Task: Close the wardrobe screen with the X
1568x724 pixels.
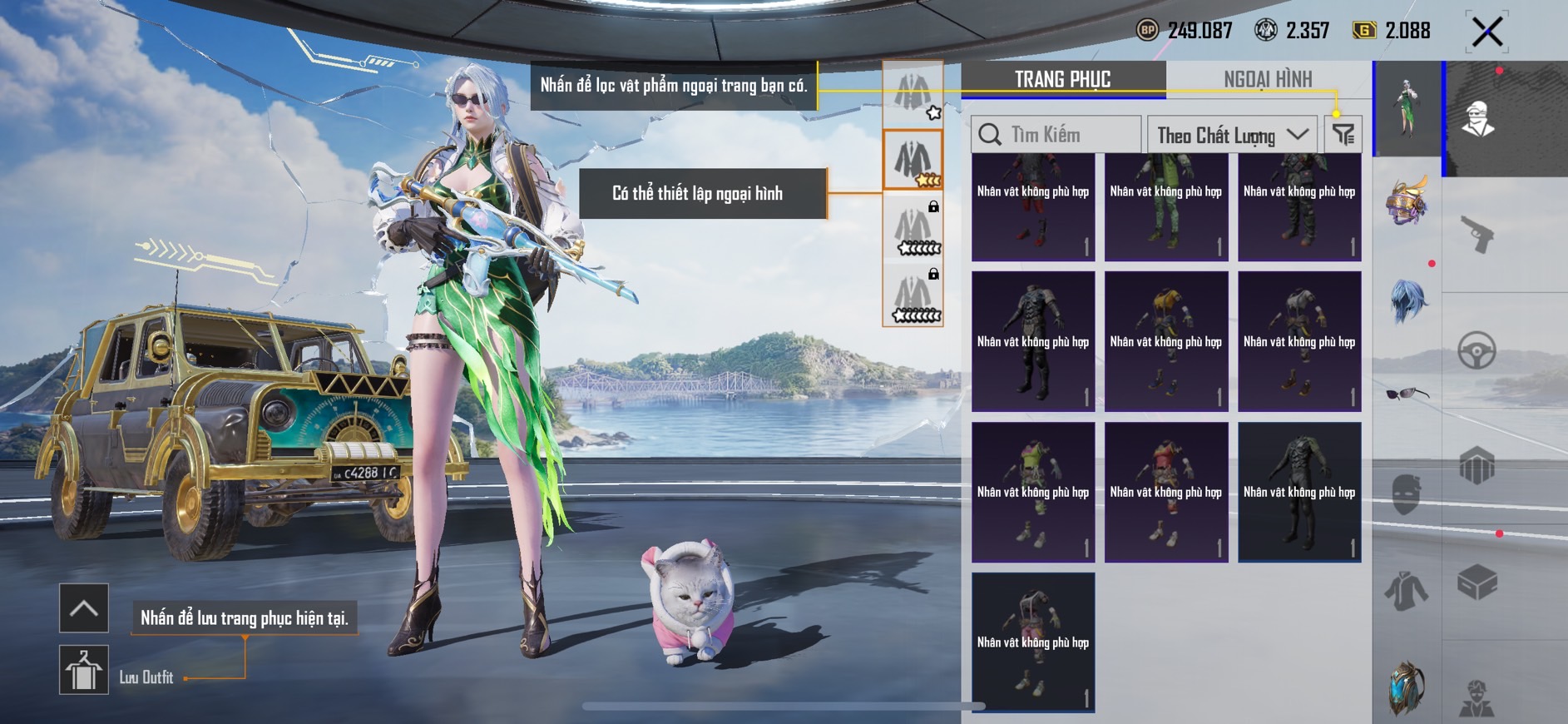Action: pyautogui.click(x=1486, y=32)
